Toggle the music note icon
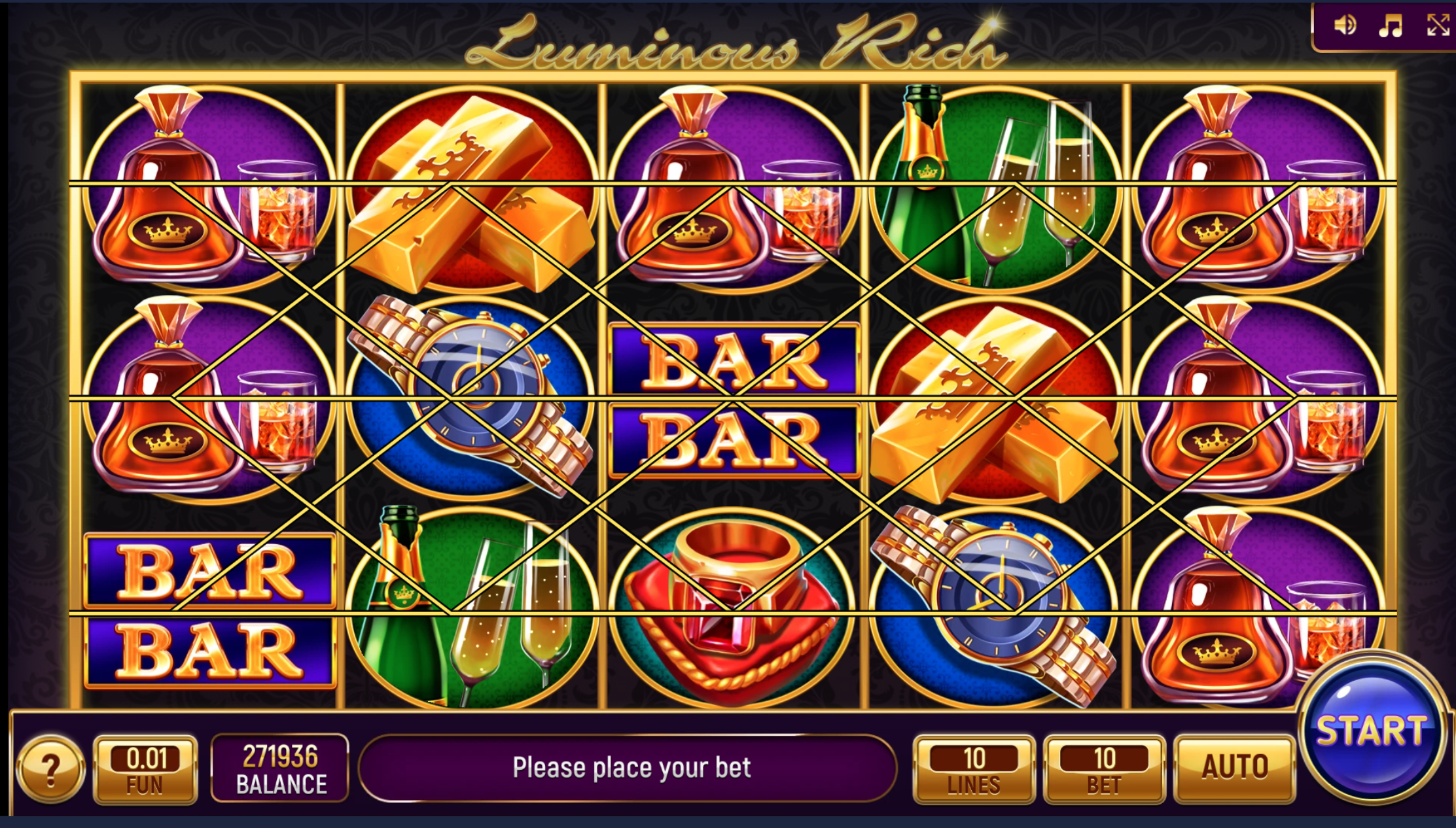1456x828 pixels. (1391, 26)
